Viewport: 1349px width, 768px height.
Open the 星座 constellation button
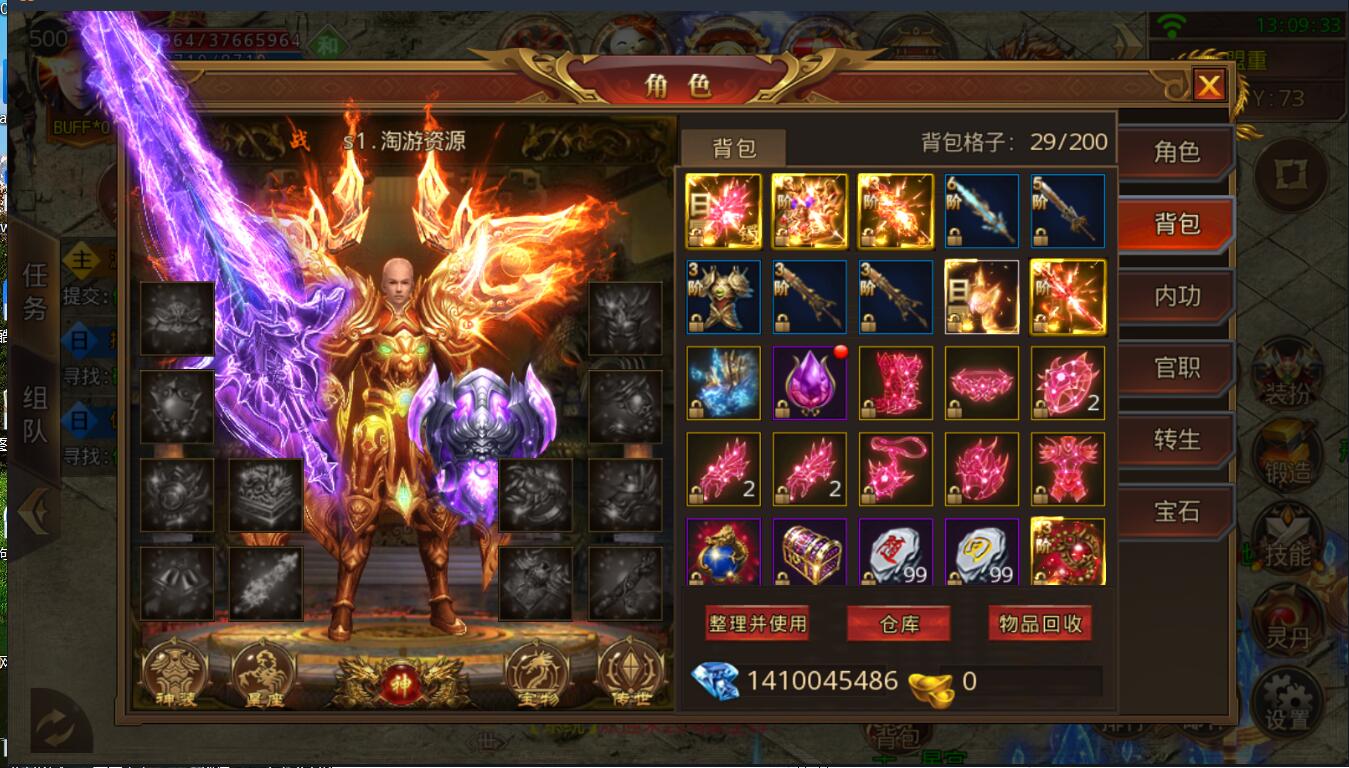coord(264,674)
